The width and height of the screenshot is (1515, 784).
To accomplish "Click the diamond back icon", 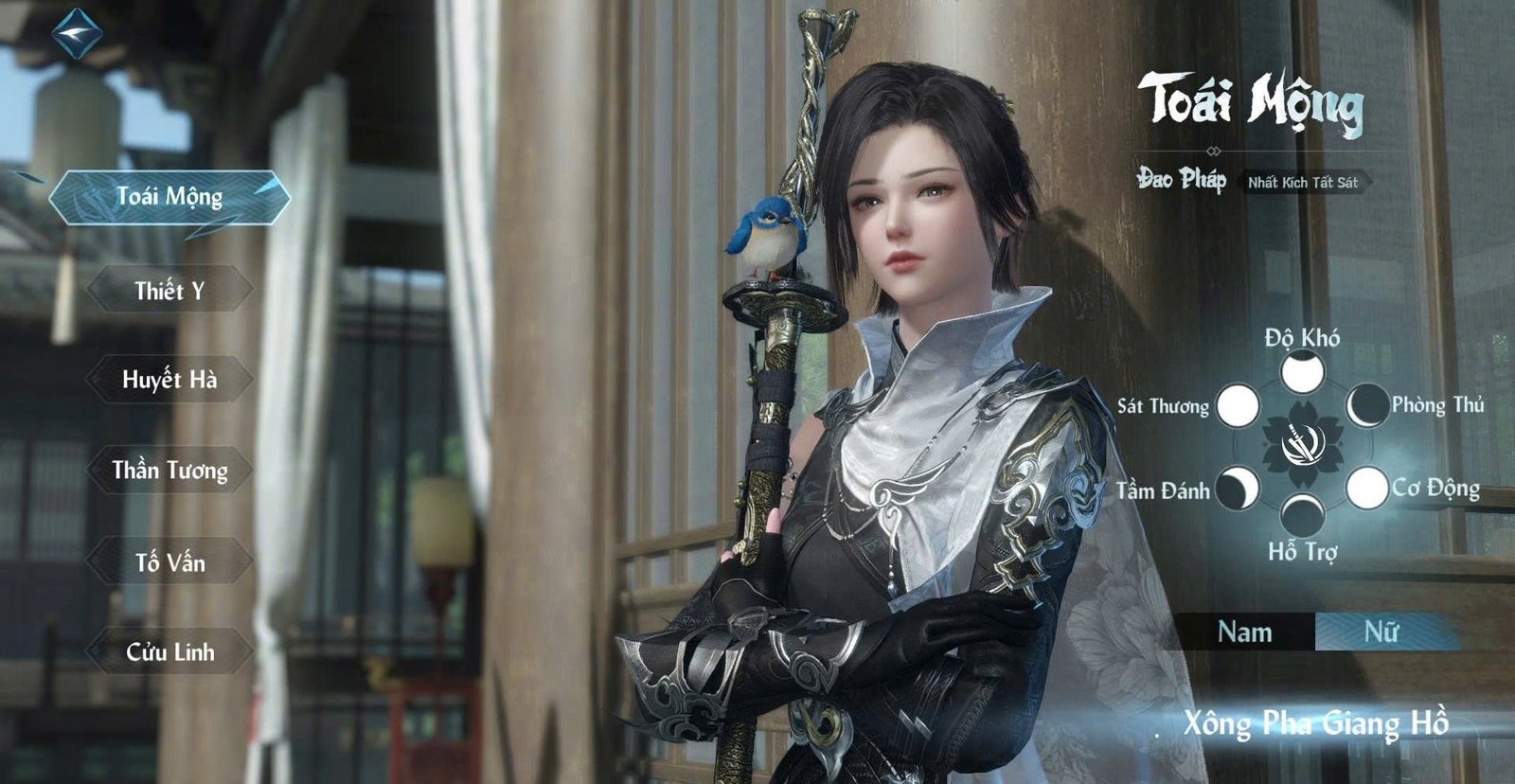I will click(x=77, y=34).
